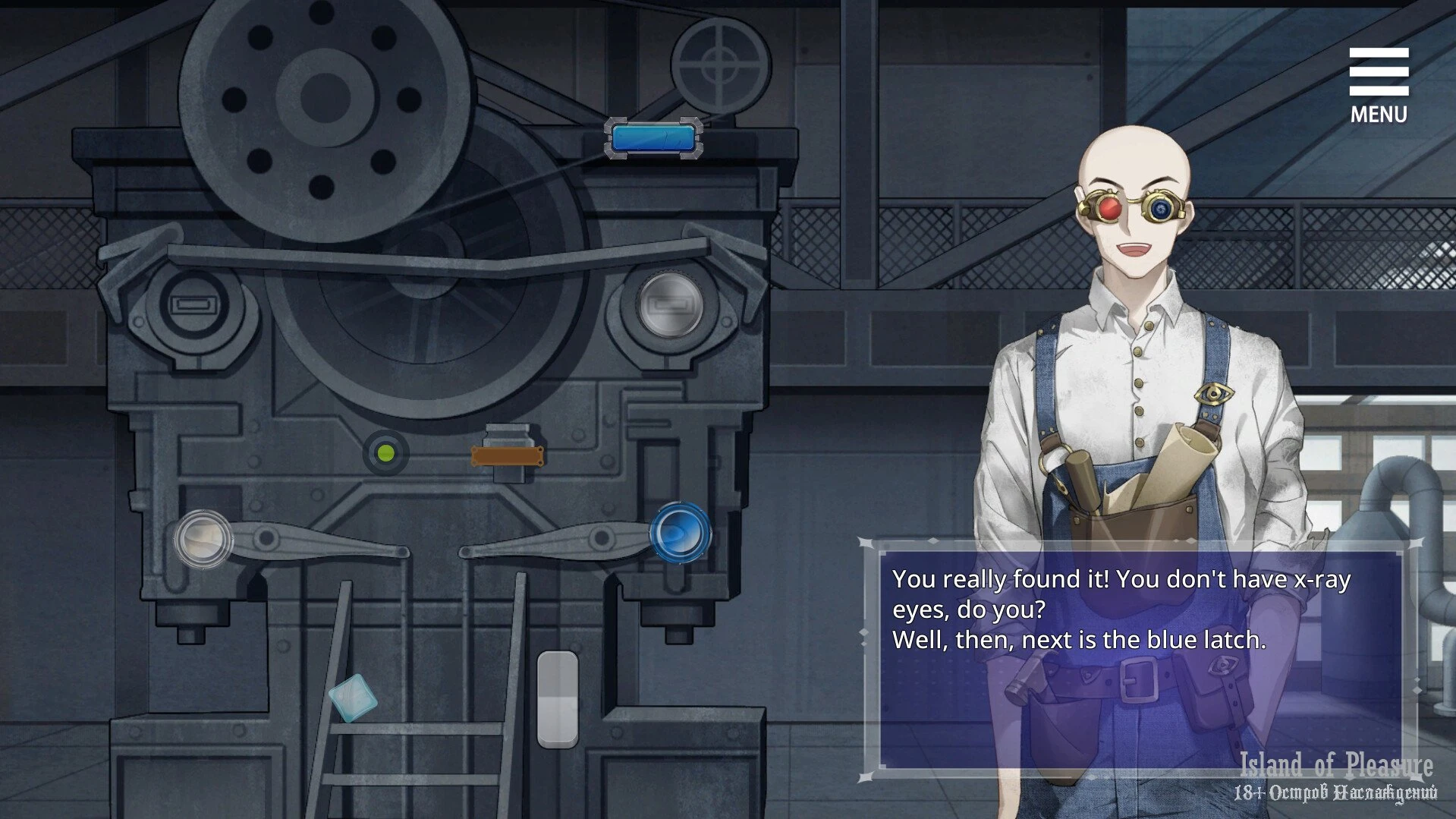
Task: Choose the glowing blue round knob
Action: (680, 533)
